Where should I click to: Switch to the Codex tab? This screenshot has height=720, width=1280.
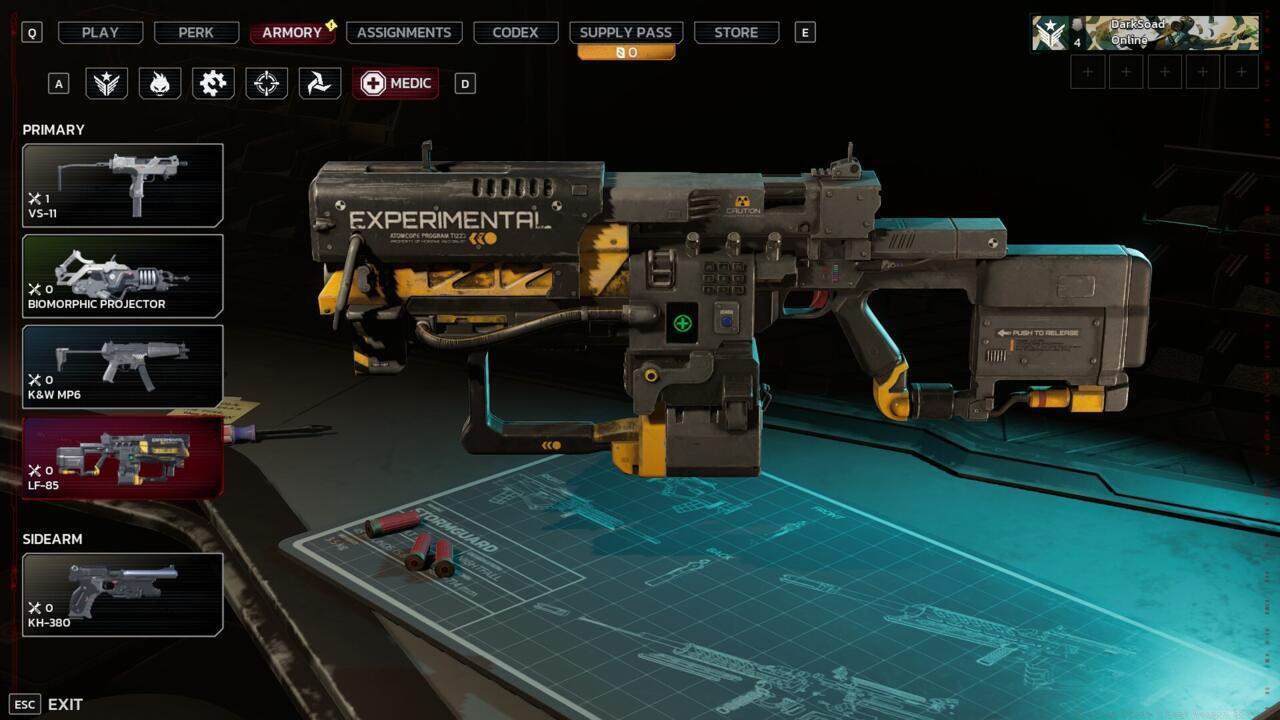click(515, 31)
